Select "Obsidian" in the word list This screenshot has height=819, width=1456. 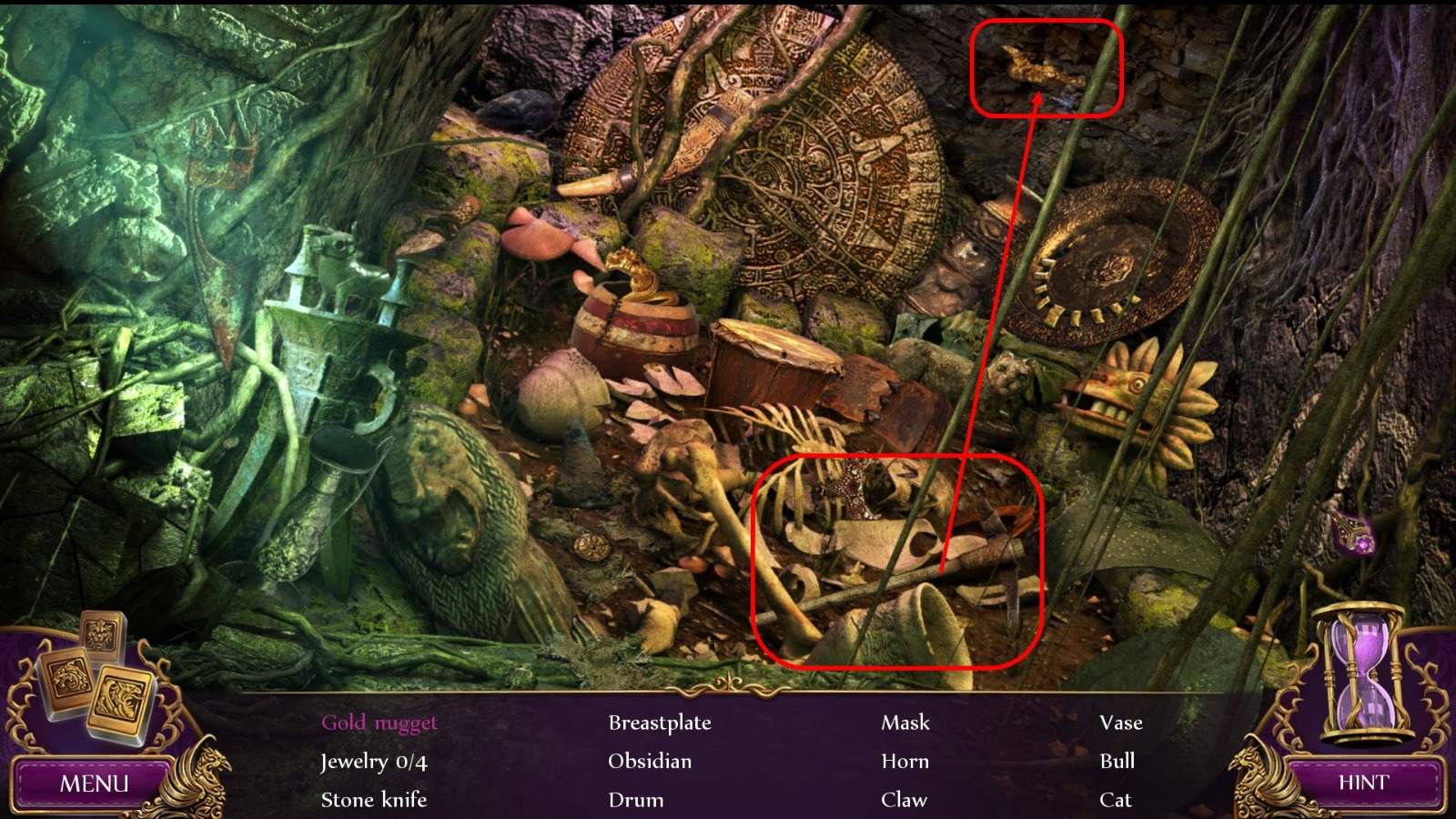649,762
